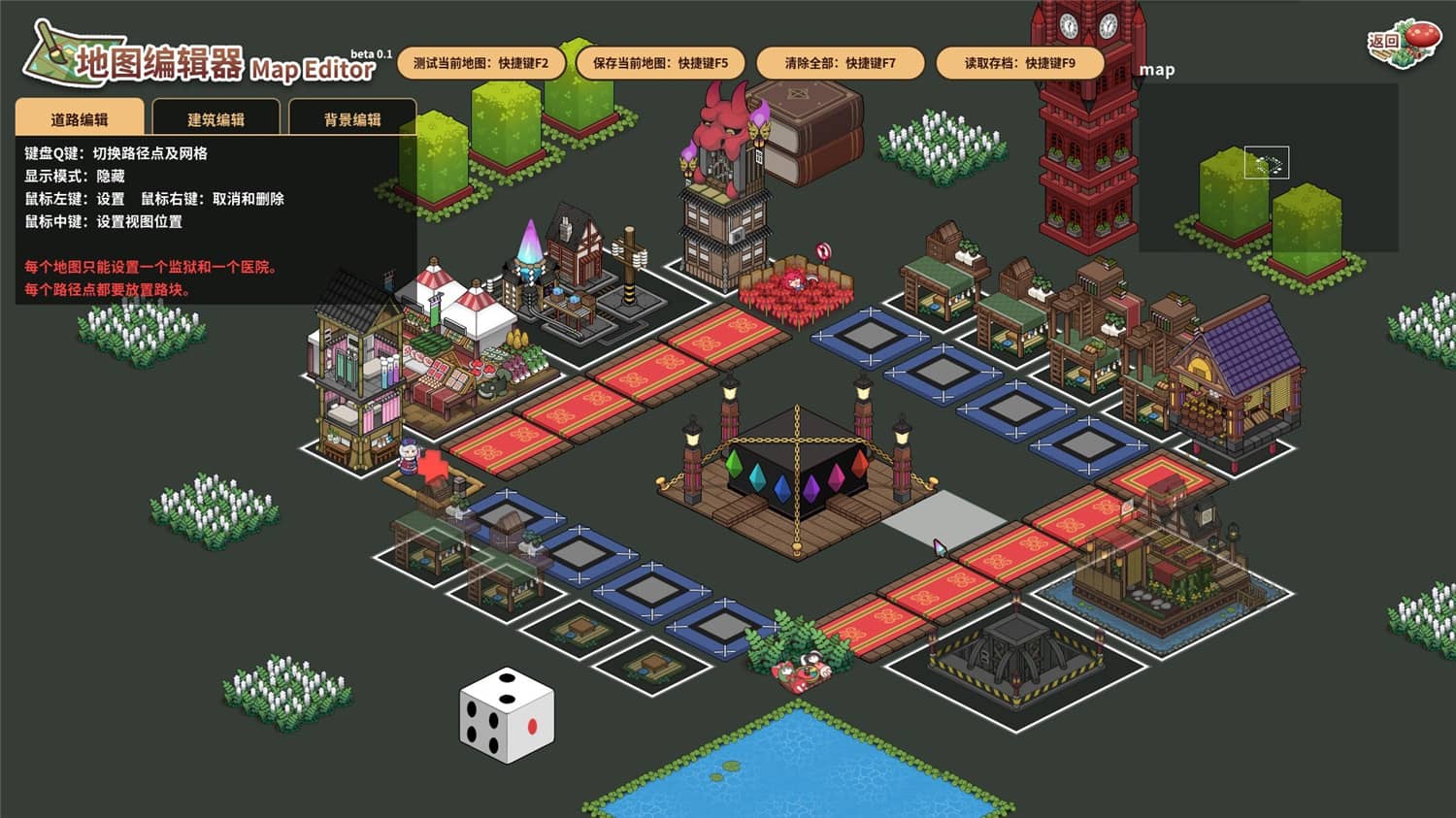This screenshot has width=1456, height=818.
Task: Click the 返回 return mushroom button
Action: tap(1403, 44)
